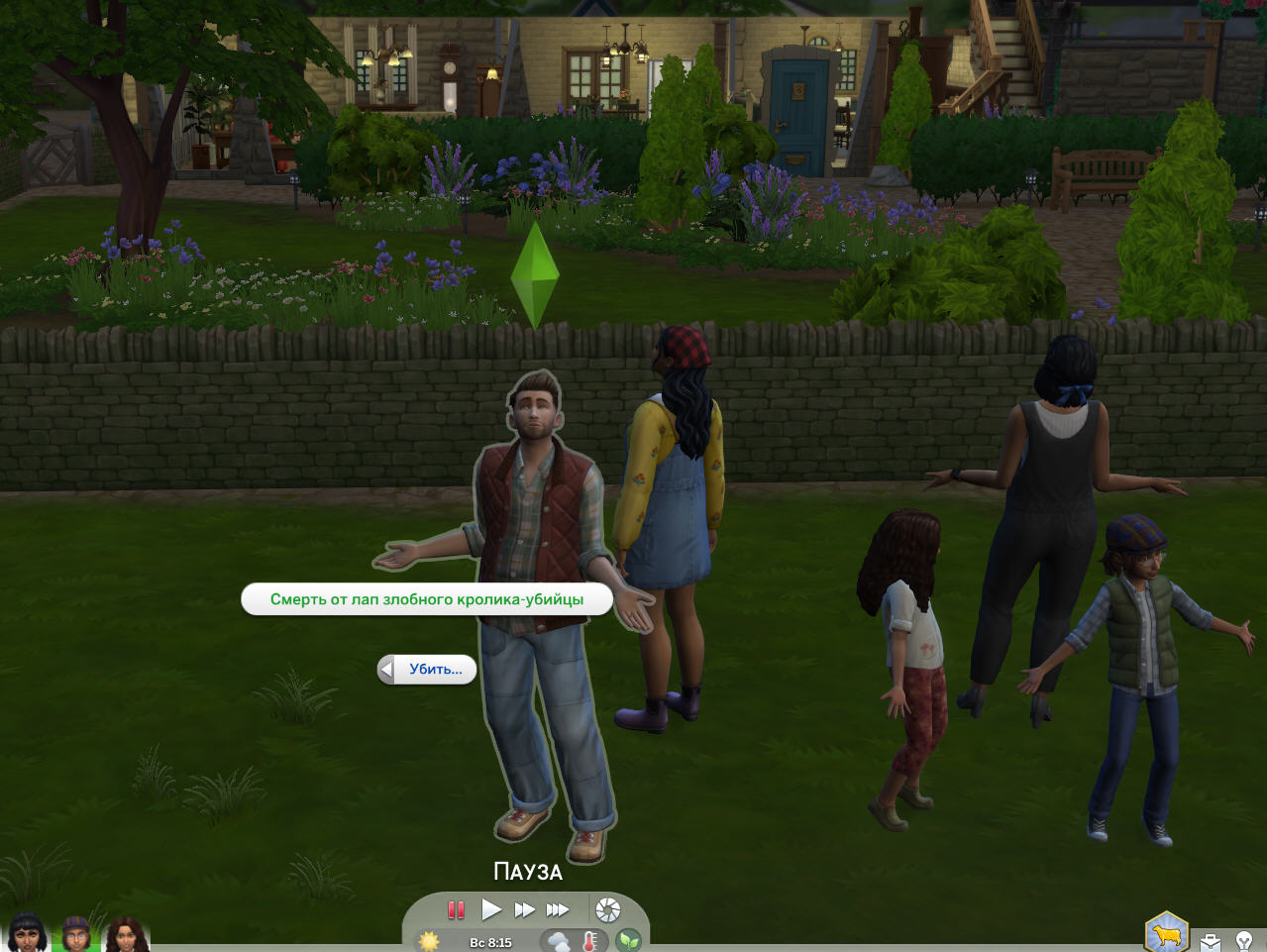Screen dimensions: 1267x952
Task: Open the weather forecast cloud icon
Action: 559,941
